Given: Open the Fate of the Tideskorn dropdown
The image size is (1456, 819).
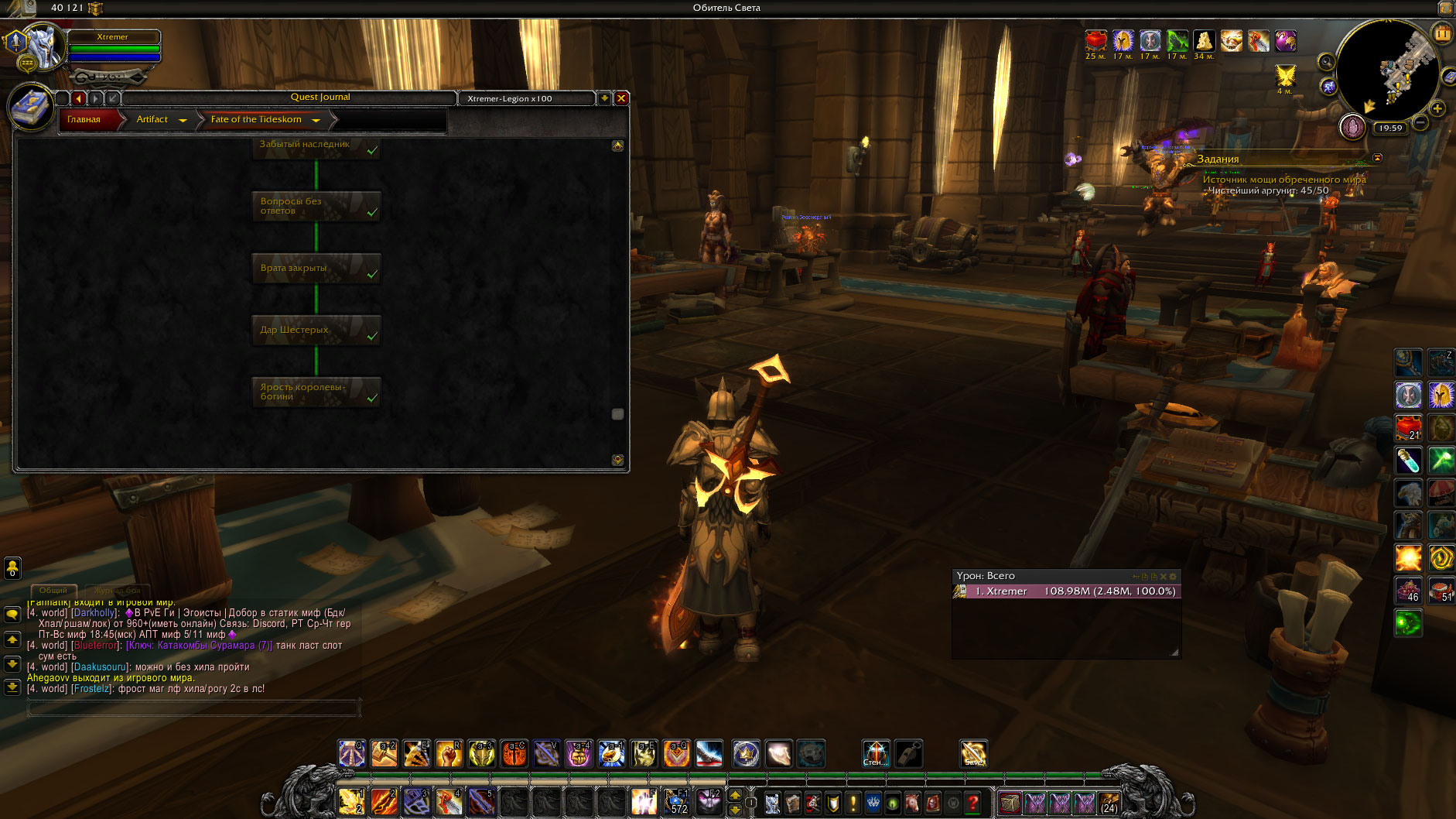Looking at the screenshot, I should pyautogui.click(x=316, y=120).
